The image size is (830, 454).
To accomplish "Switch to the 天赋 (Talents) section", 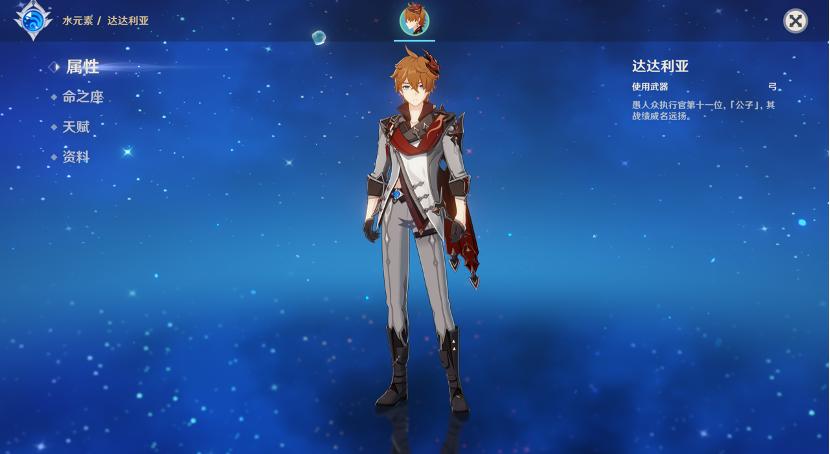I will click(x=76, y=127).
